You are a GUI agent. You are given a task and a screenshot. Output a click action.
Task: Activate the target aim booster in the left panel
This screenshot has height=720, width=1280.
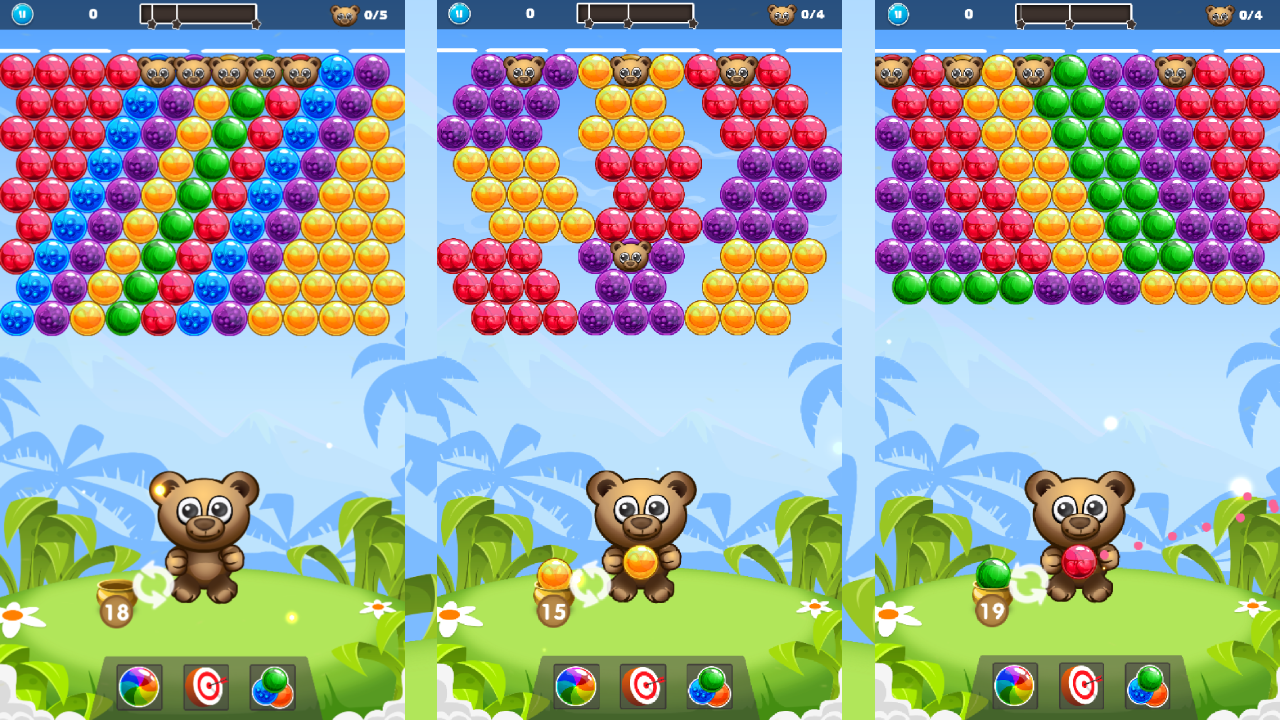[208, 687]
